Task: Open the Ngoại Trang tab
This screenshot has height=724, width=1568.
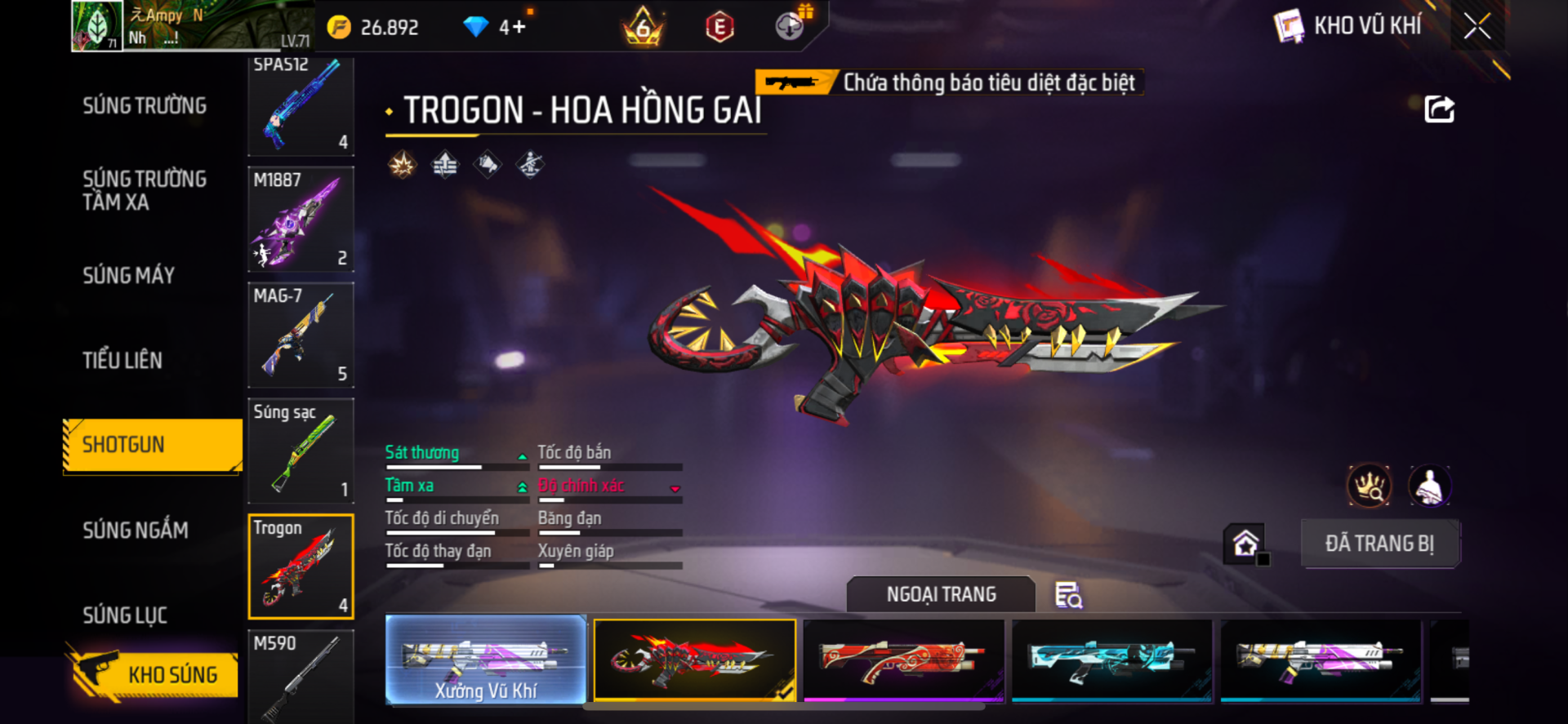Action: tap(941, 594)
